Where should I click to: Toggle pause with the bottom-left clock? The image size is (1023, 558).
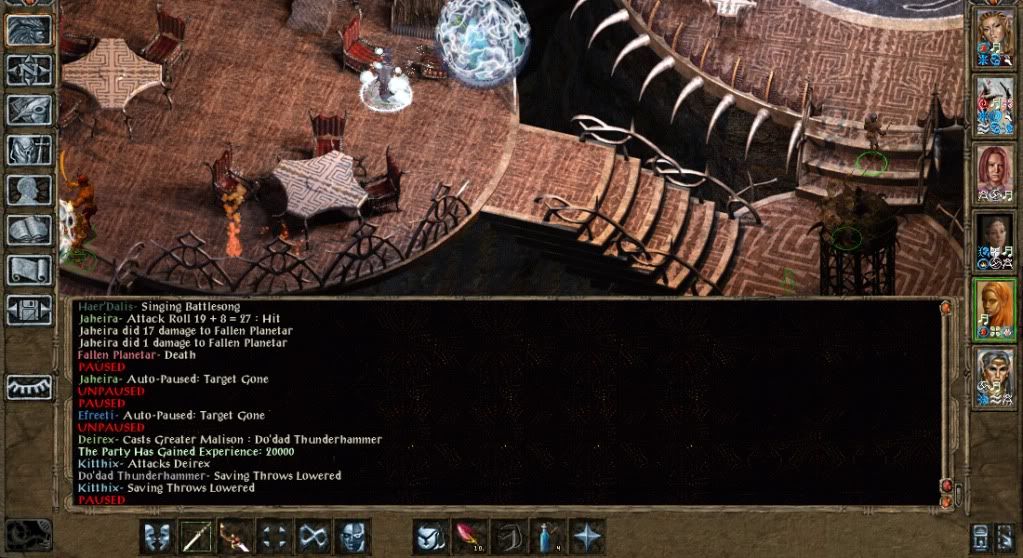(27, 534)
